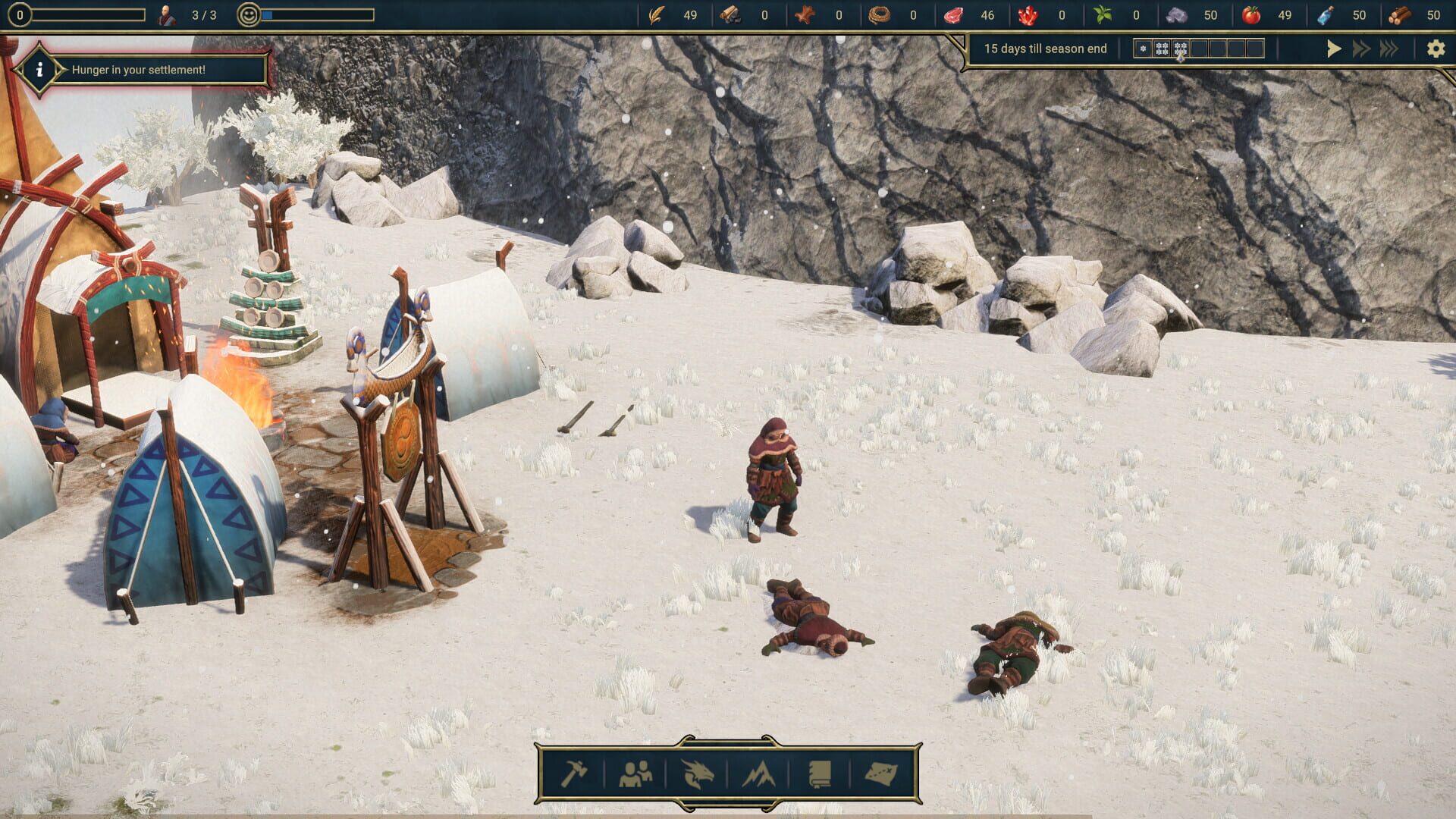Image resolution: width=1456 pixels, height=819 pixels.
Task: Click the apple food resource icon
Action: coord(1253,14)
